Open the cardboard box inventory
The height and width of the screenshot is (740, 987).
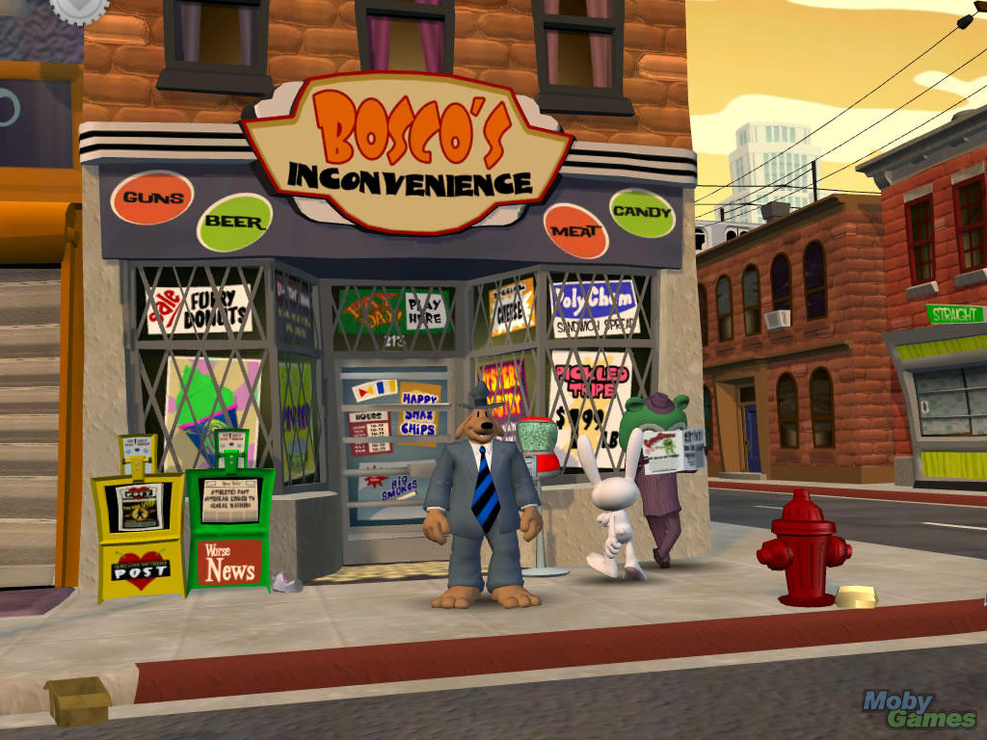[78, 699]
